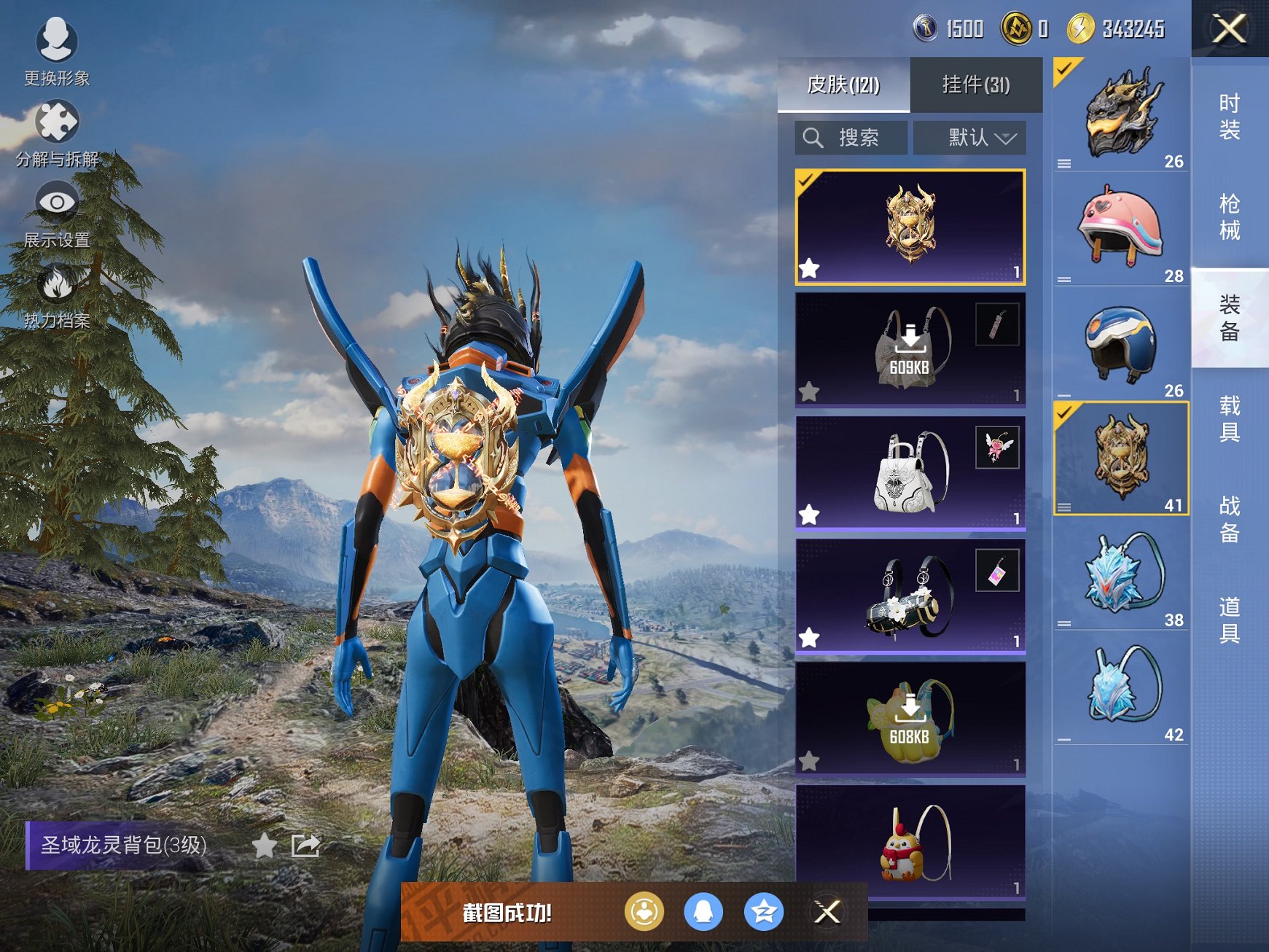Select the golden hourglass backpack skin
The height and width of the screenshot is (952, 1269).
click(910, 227)
